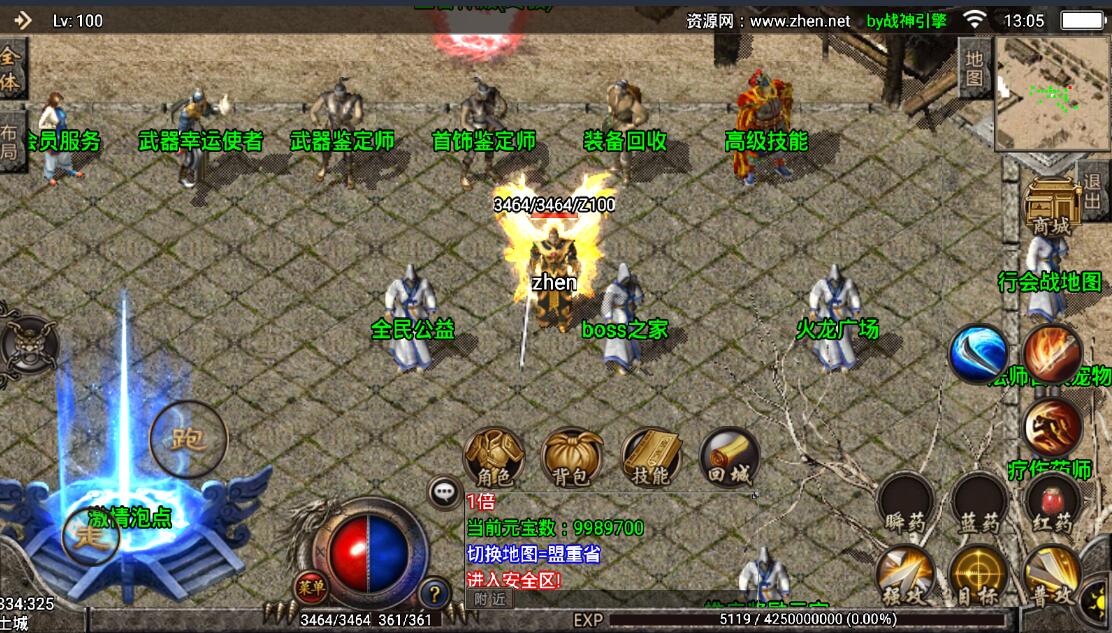Screen dimensions: 1112x633
Task: Open the 地图 map button
Action: tap(974, 68)
